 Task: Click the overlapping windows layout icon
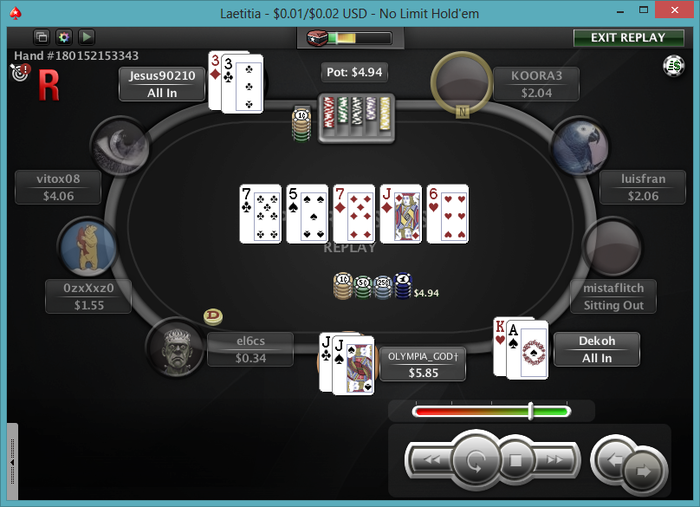pyautogui.click(x=42, y=37)
